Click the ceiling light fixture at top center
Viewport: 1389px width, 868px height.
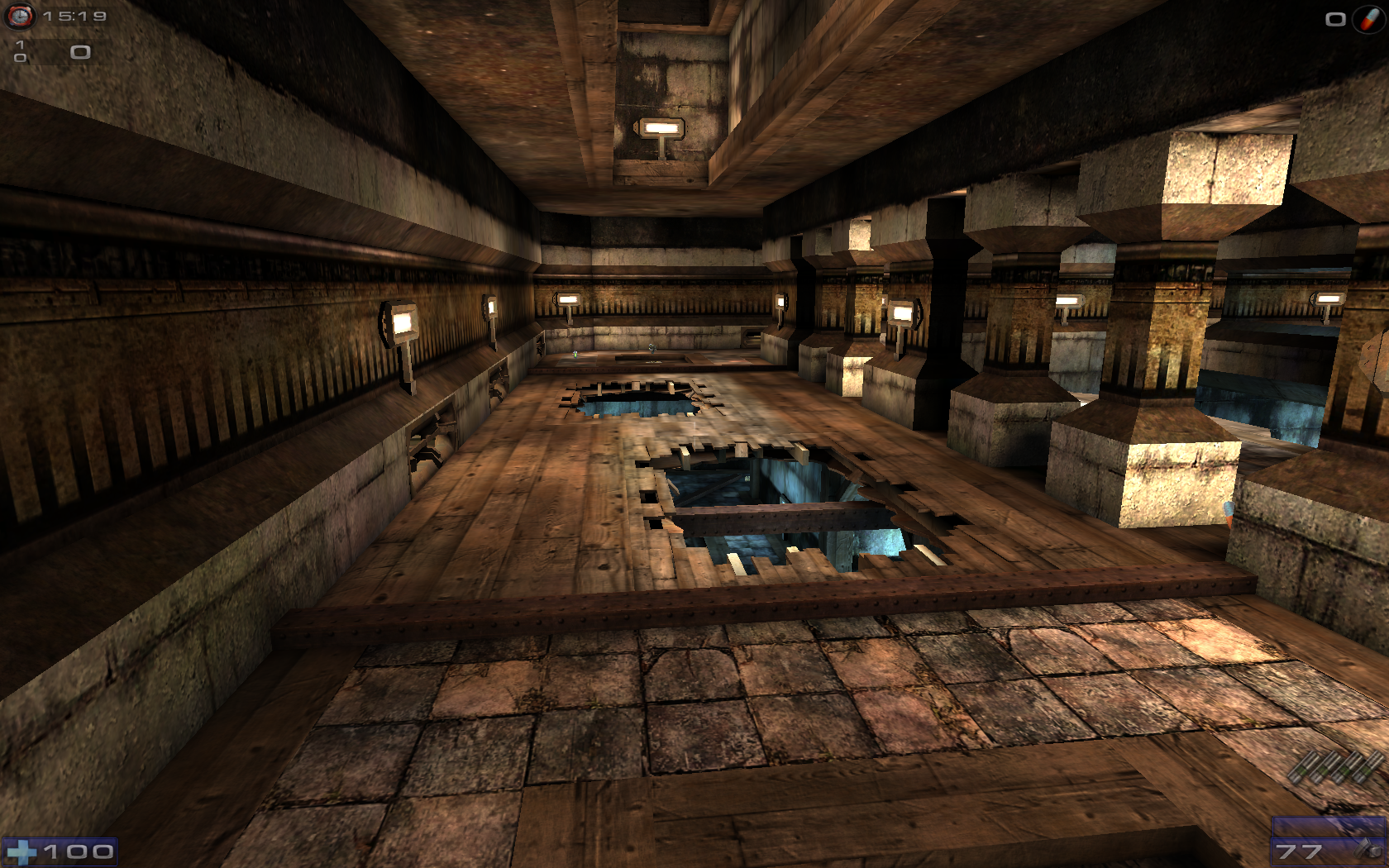(x=661, y=128)
